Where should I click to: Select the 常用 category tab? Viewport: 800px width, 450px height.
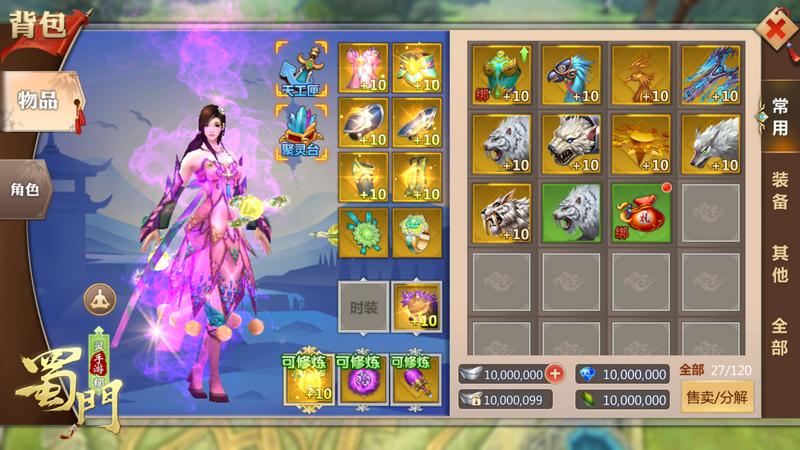779,115
